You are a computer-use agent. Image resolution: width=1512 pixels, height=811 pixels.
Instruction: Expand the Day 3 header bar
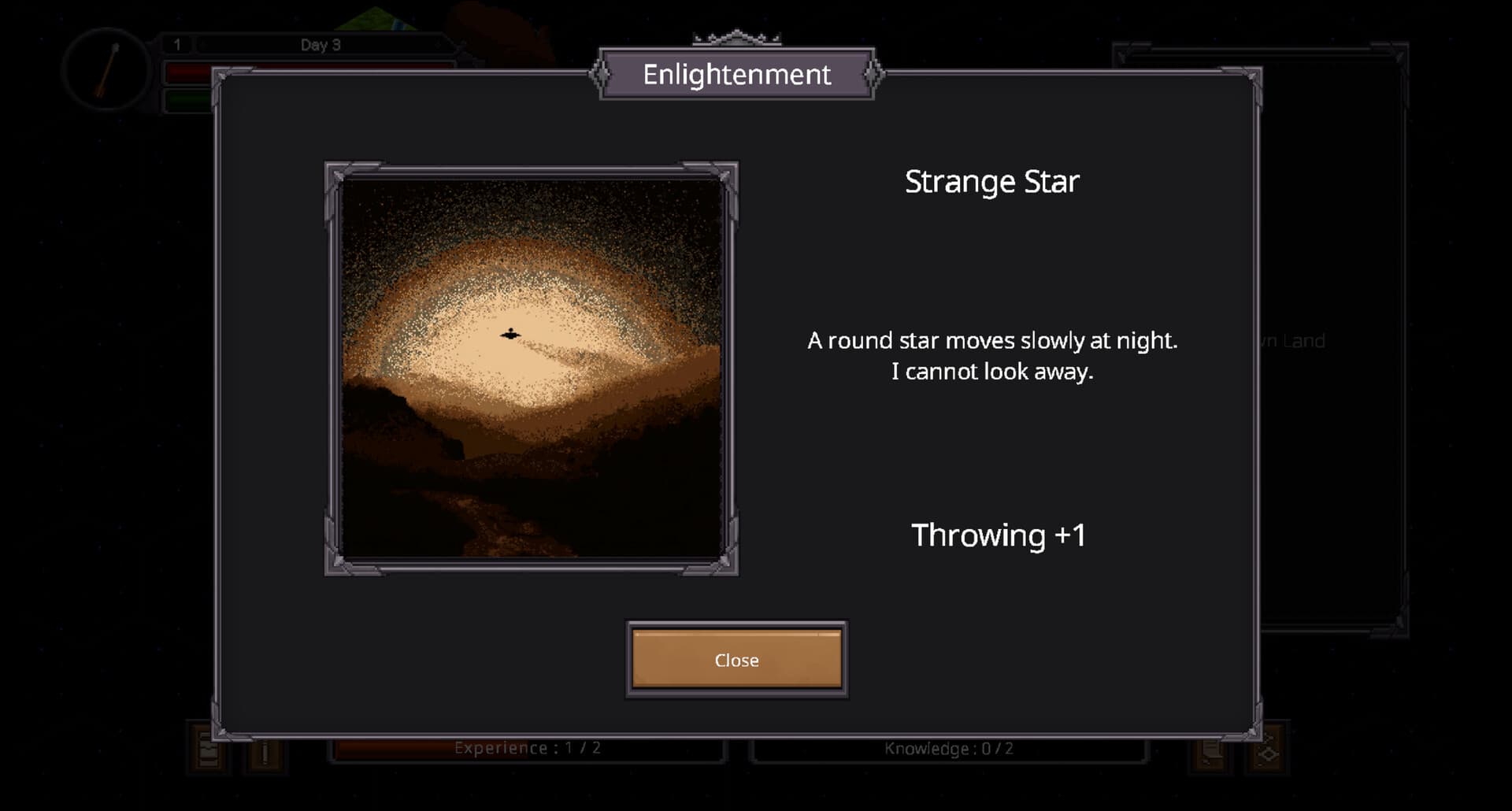pyautogui.click(x=319, y=45)
